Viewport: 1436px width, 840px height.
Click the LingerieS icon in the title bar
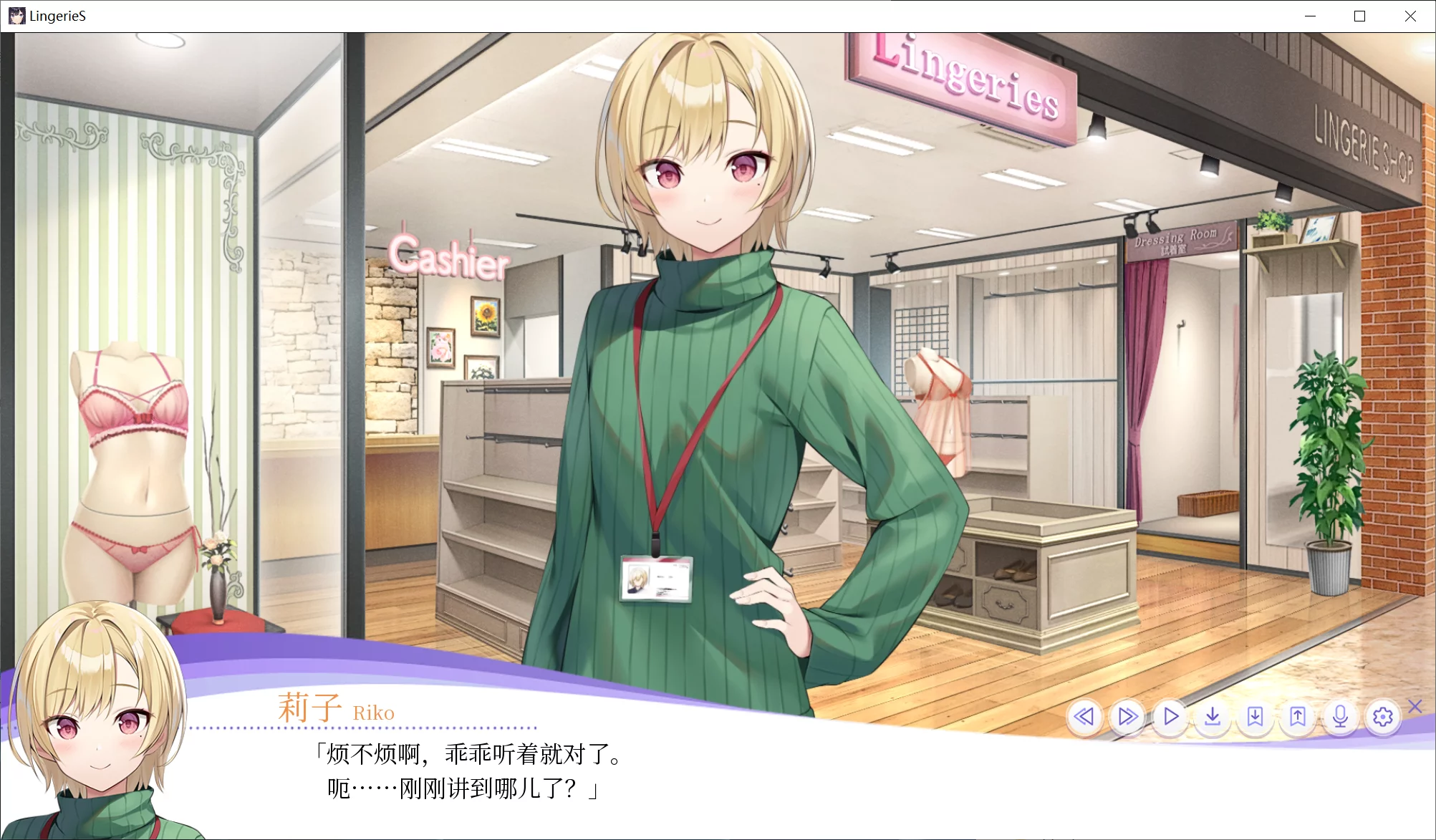coord(16,16)
